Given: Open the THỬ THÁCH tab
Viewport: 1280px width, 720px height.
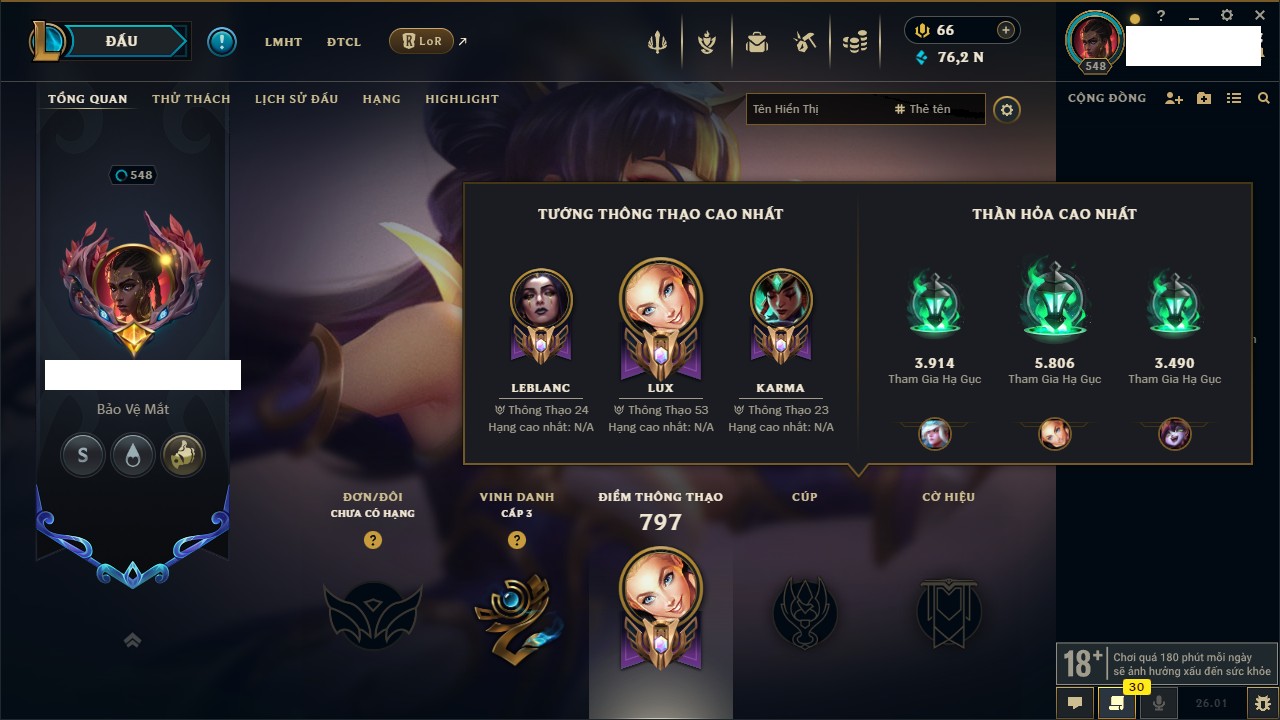Looking at the screenshot, I should click(x=191, y=99).
